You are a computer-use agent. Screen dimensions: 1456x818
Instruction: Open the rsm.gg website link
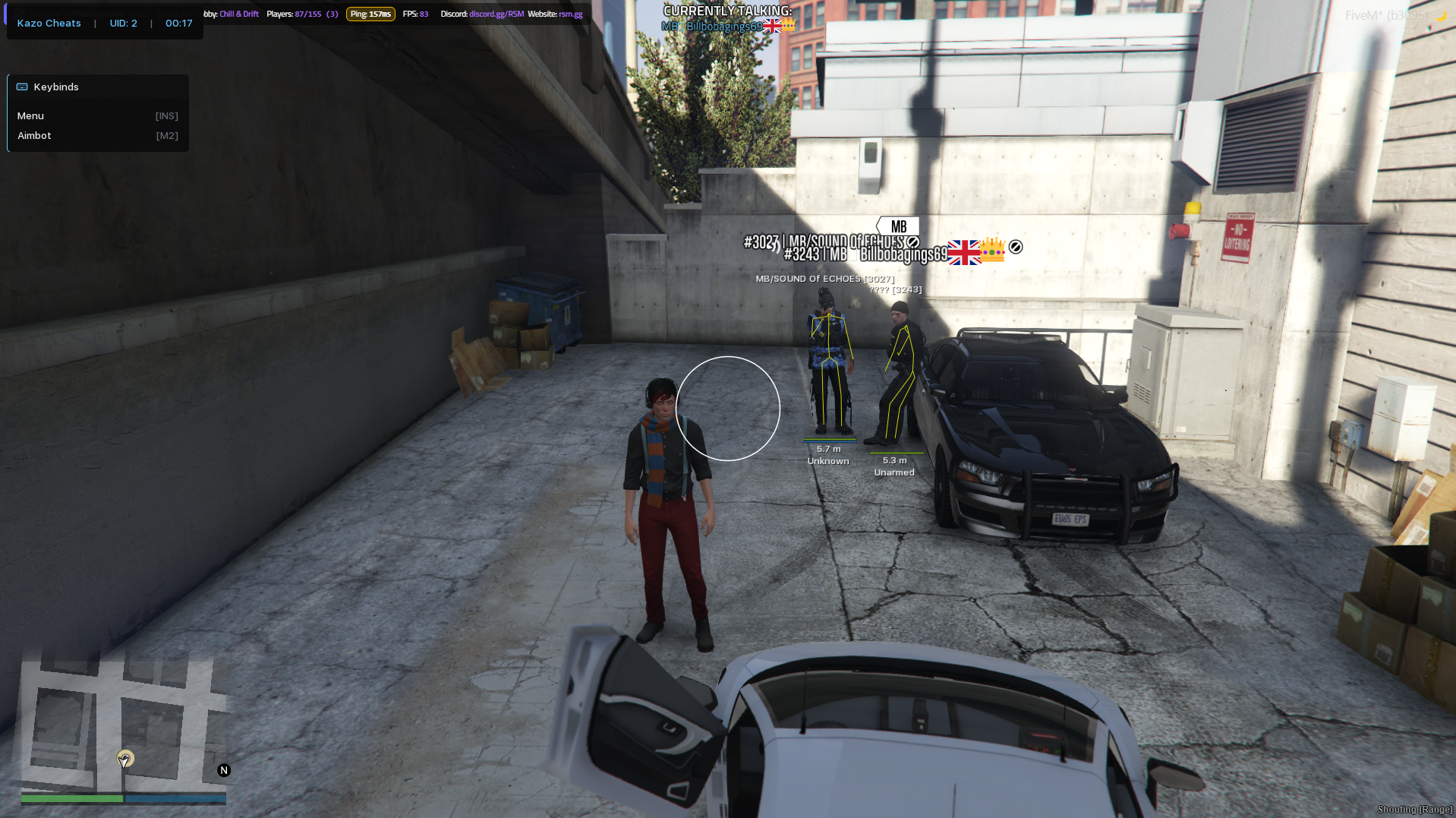click(571, 14)
